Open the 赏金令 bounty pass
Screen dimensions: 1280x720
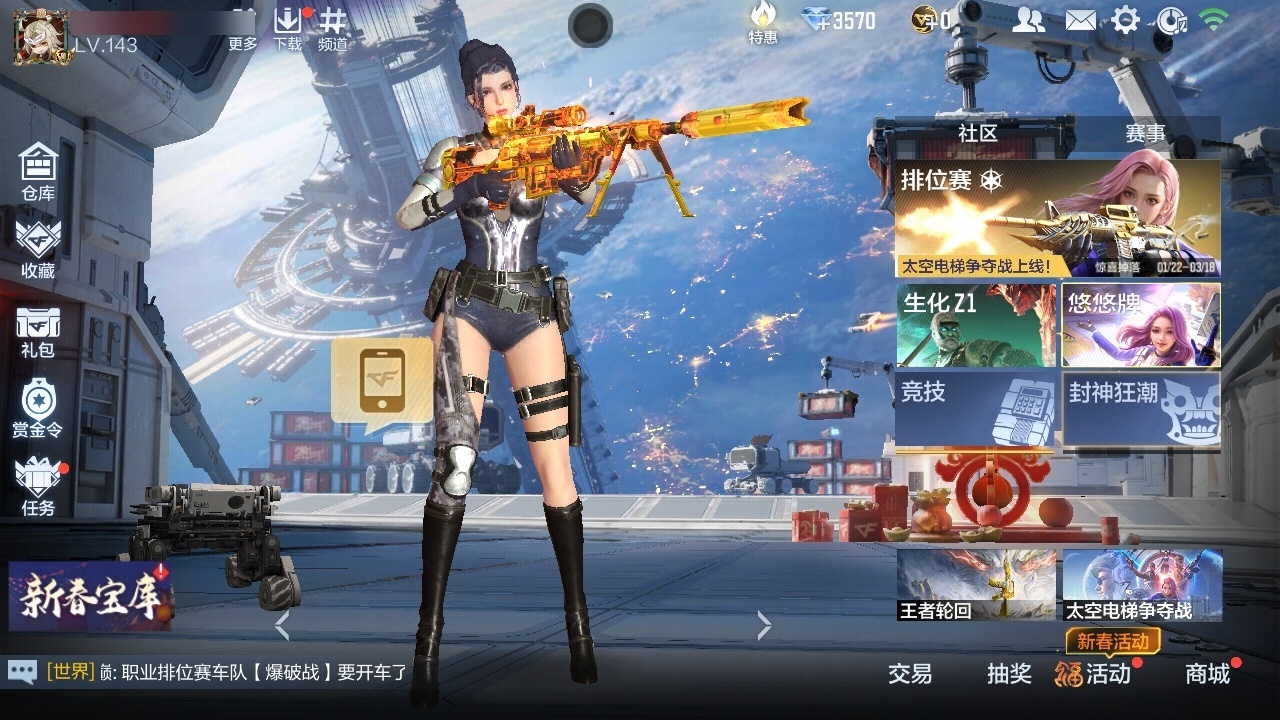point(38,408)
